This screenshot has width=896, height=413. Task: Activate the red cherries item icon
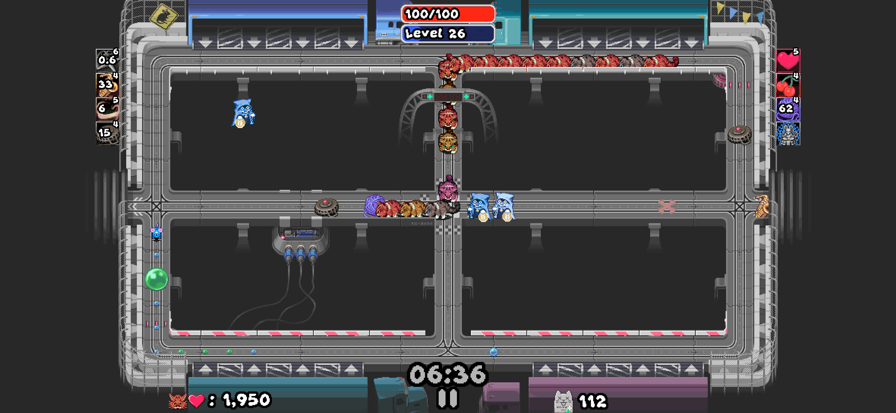pyautogui.click(x=788, y=84)
